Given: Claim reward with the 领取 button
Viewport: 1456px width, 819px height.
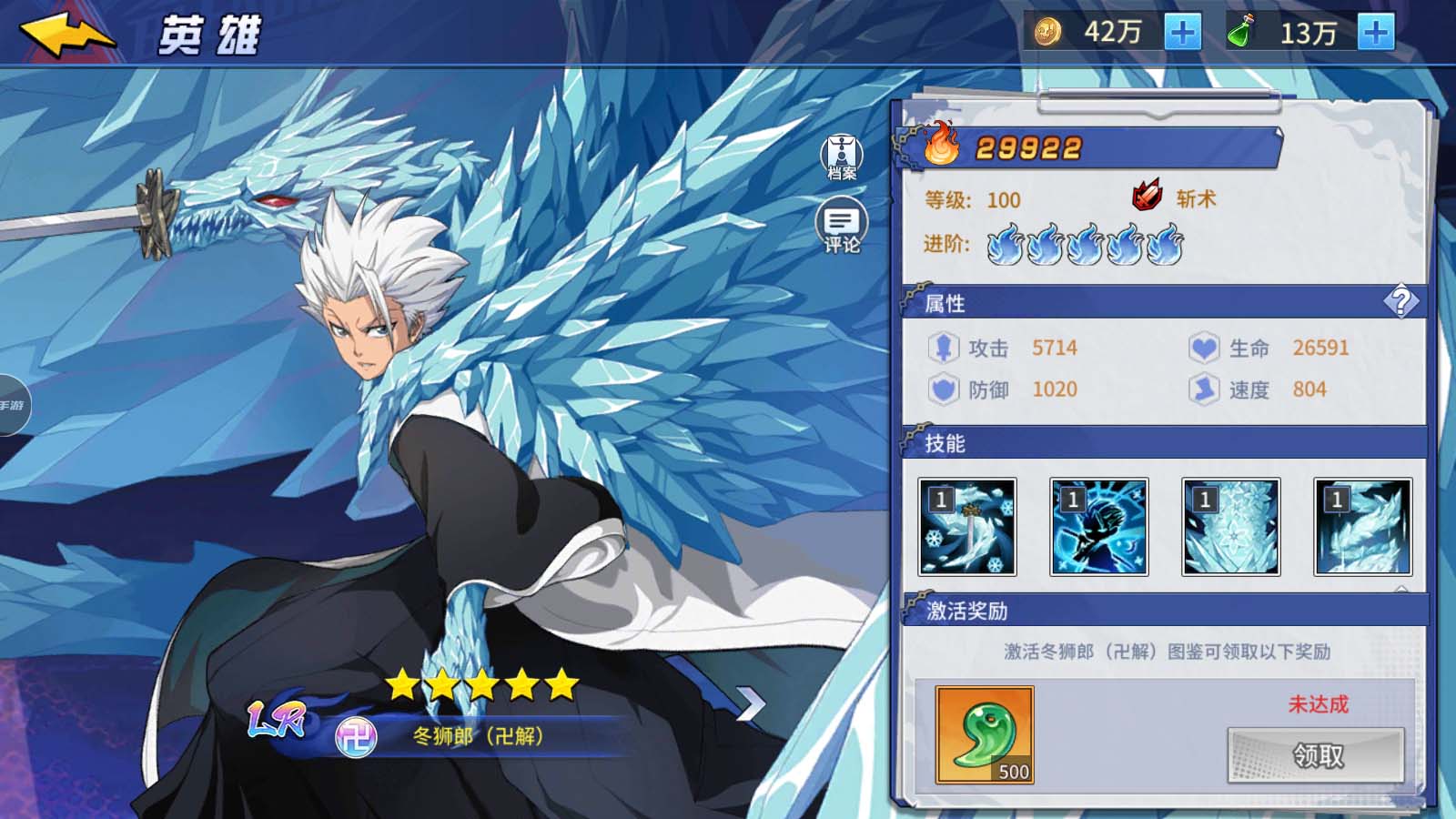Looking at the screenshot, I should click(x=1316, y=755).
